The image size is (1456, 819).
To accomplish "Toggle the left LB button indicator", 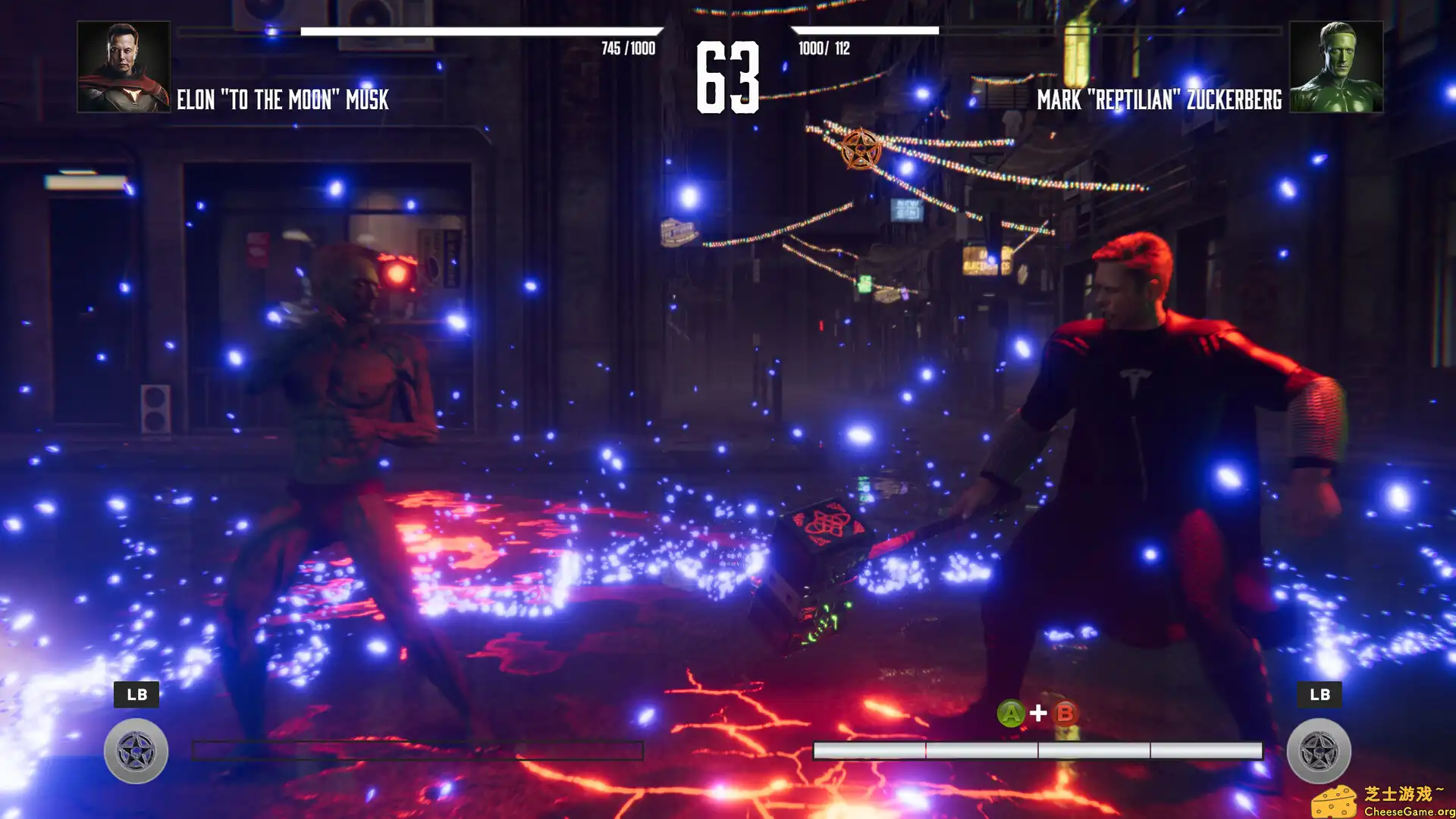I will click(136, 694).
